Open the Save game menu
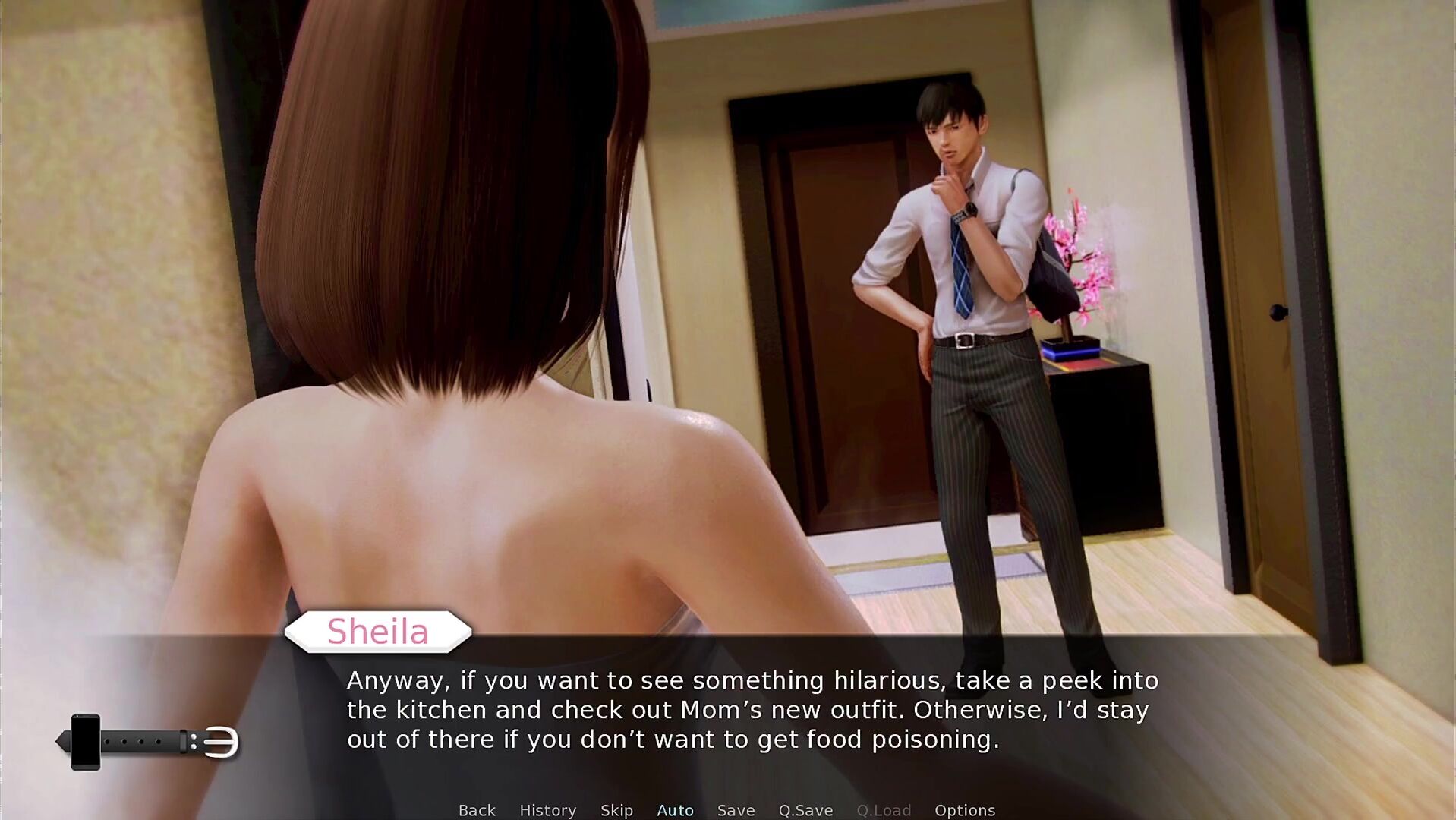The width and height of the screenshot is (1456, 820). click(736, 810)
